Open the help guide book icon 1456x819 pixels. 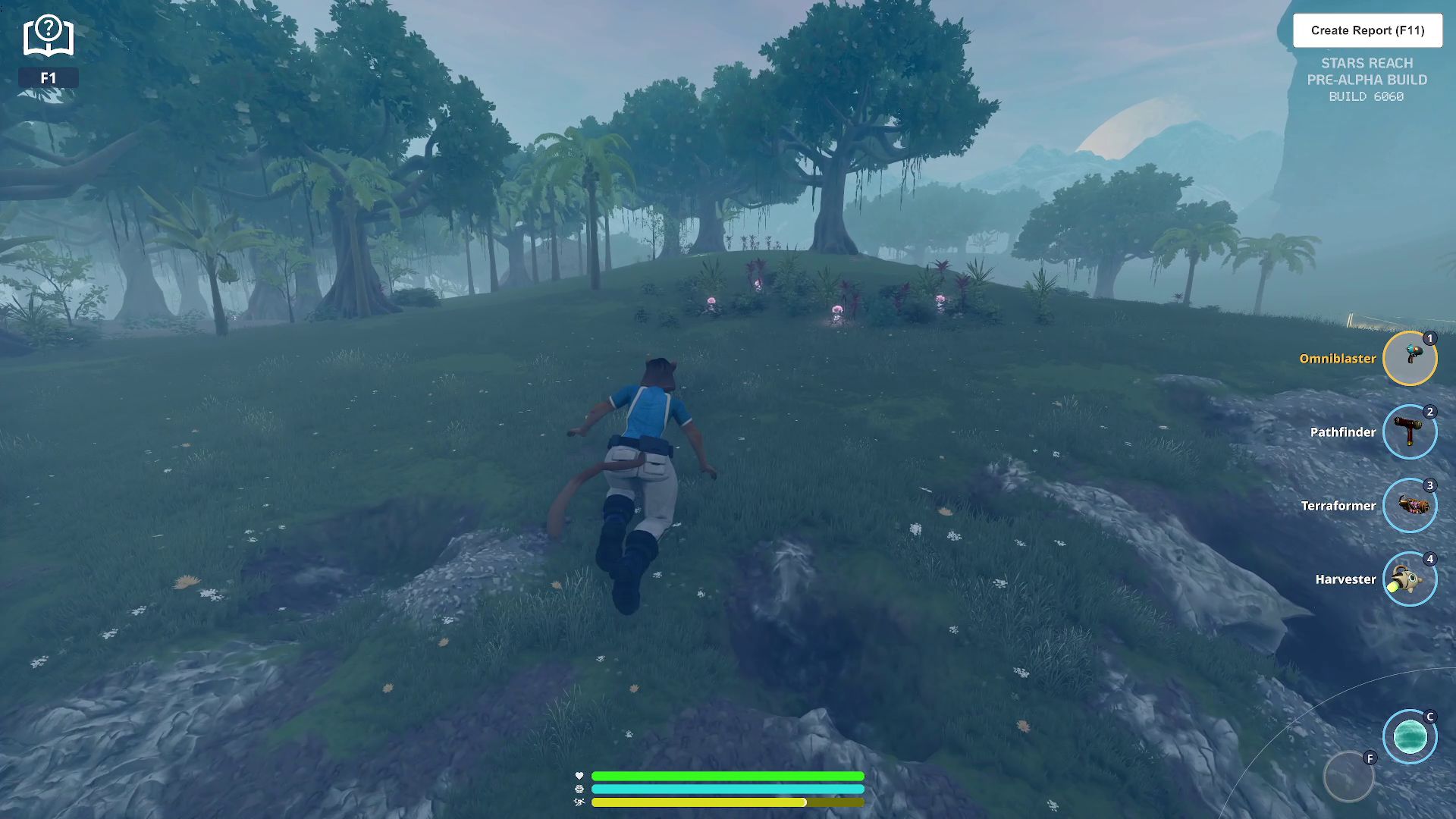[48, 36]
